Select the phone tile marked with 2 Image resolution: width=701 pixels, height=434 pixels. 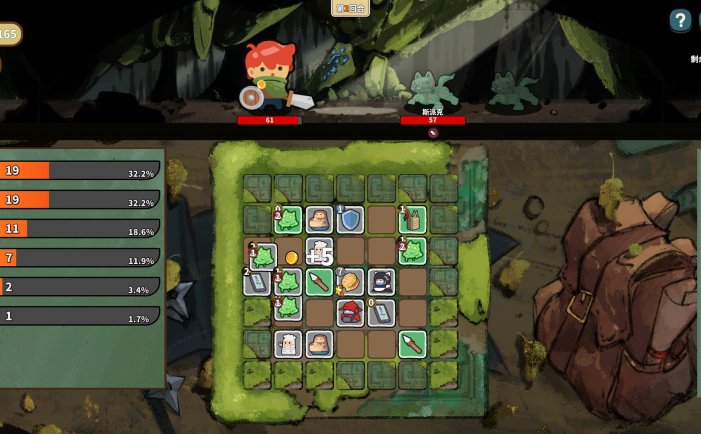click(x=257, y=282)
